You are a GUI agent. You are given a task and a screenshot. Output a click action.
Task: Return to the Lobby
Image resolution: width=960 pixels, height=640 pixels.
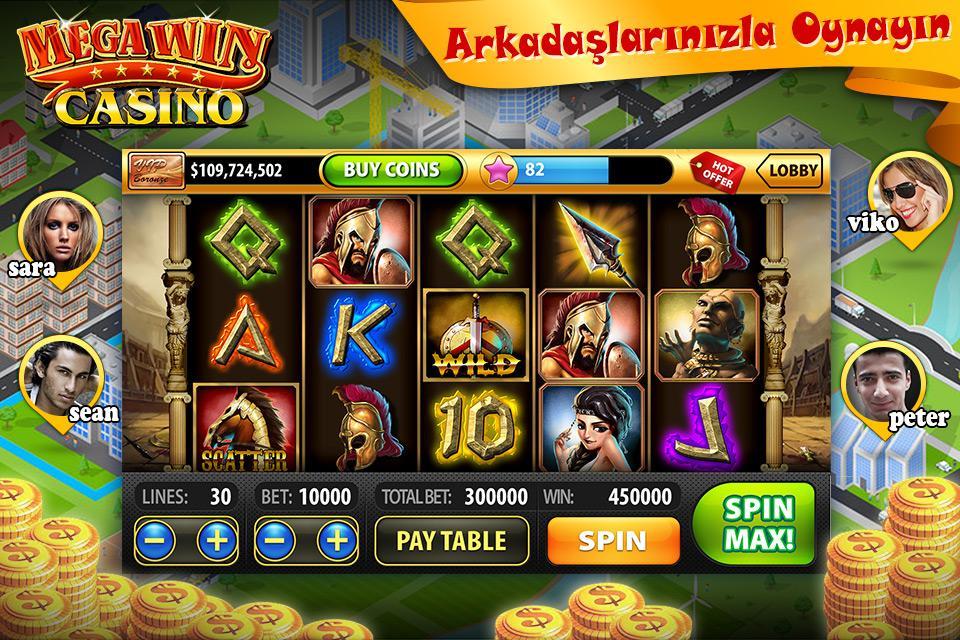(791, 171)
